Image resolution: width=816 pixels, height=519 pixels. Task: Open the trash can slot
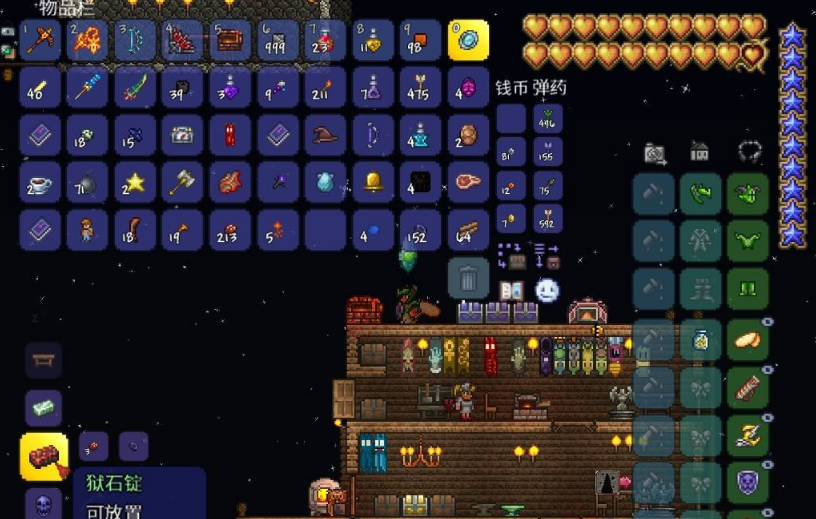point(468,277)
